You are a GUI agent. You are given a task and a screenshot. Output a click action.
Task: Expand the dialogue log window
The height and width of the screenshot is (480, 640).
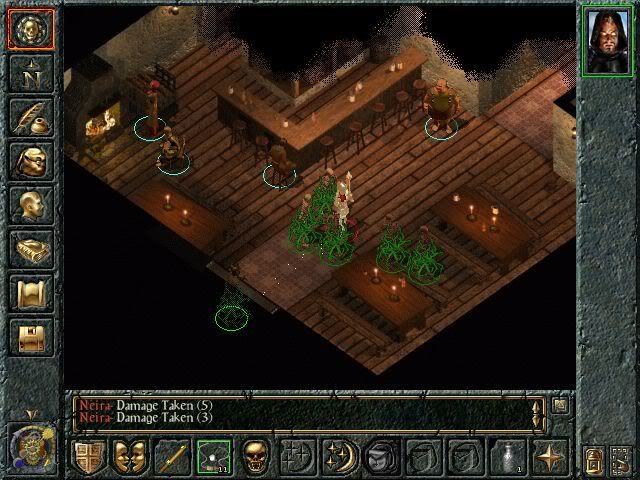[559, 405]
